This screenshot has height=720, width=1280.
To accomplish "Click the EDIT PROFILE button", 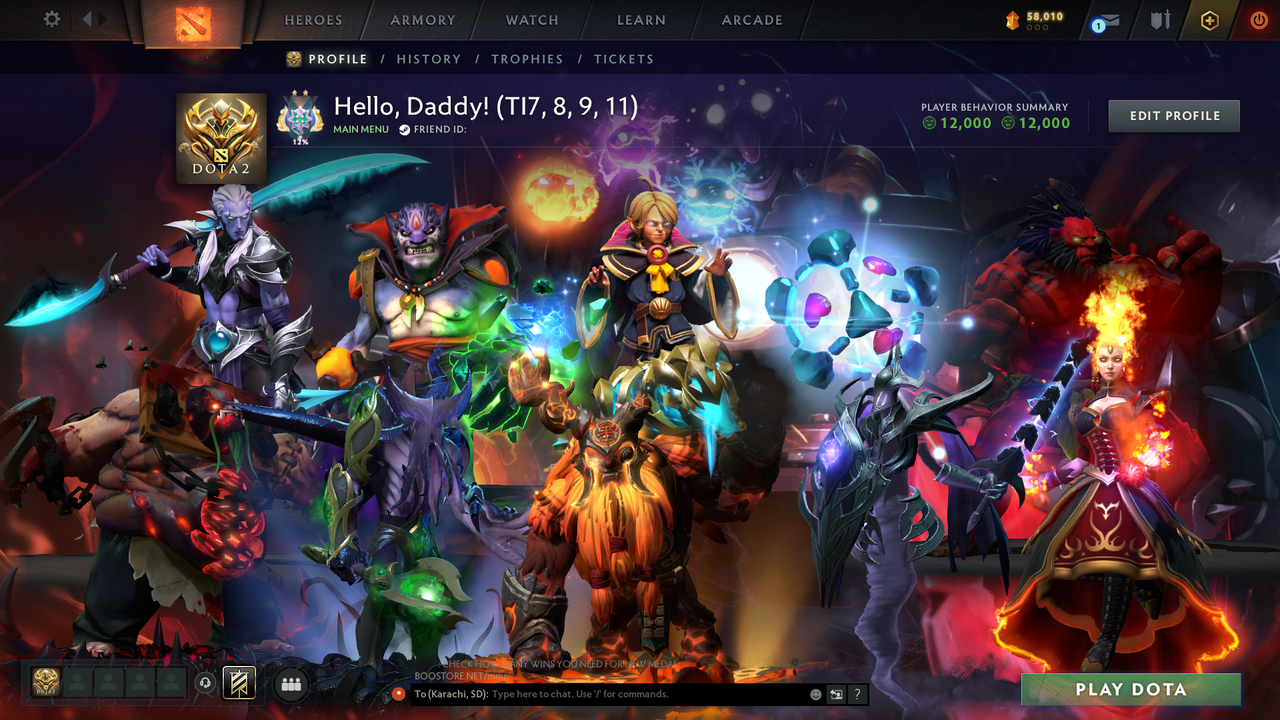I will (x=1173, y=115).
